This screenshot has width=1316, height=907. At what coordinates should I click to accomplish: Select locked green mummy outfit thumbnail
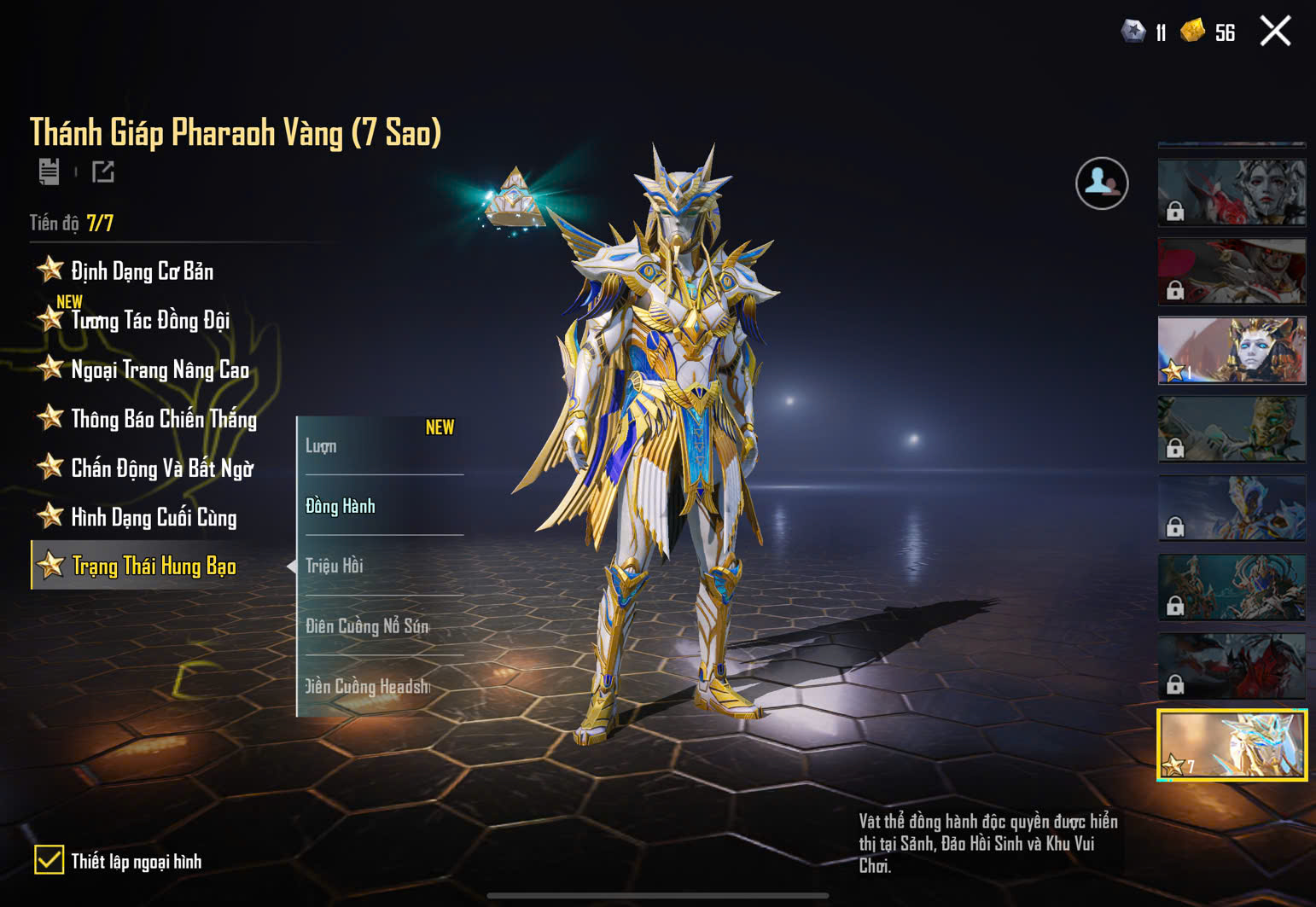(x=1232, y=429)
